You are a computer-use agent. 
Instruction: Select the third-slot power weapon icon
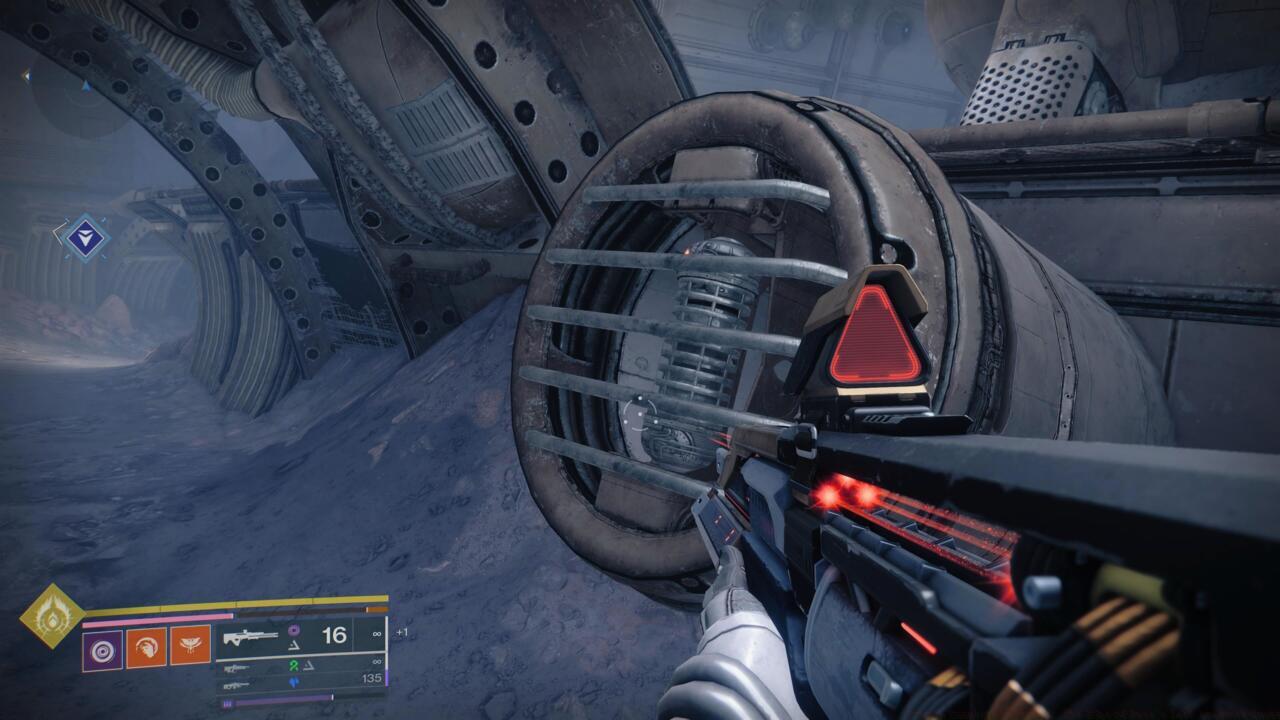click(x=238, y=685)
